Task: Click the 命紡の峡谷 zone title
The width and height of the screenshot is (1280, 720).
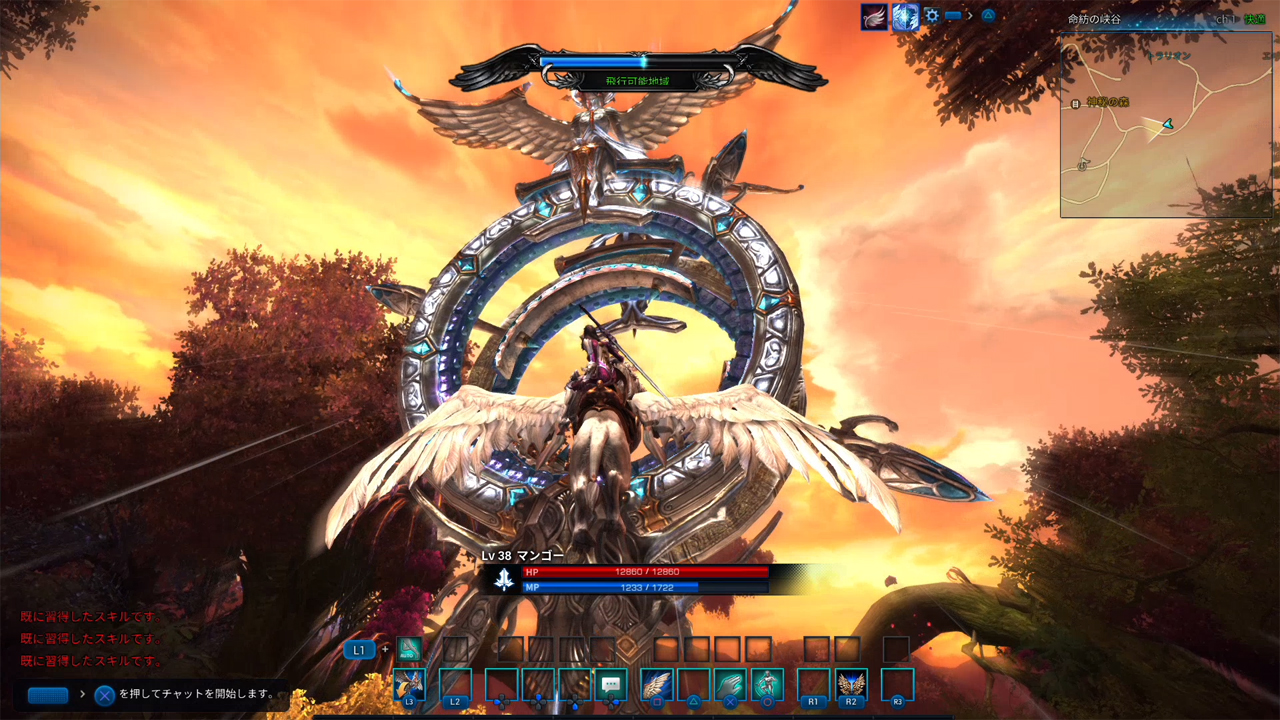Action: coord(1094,18)
